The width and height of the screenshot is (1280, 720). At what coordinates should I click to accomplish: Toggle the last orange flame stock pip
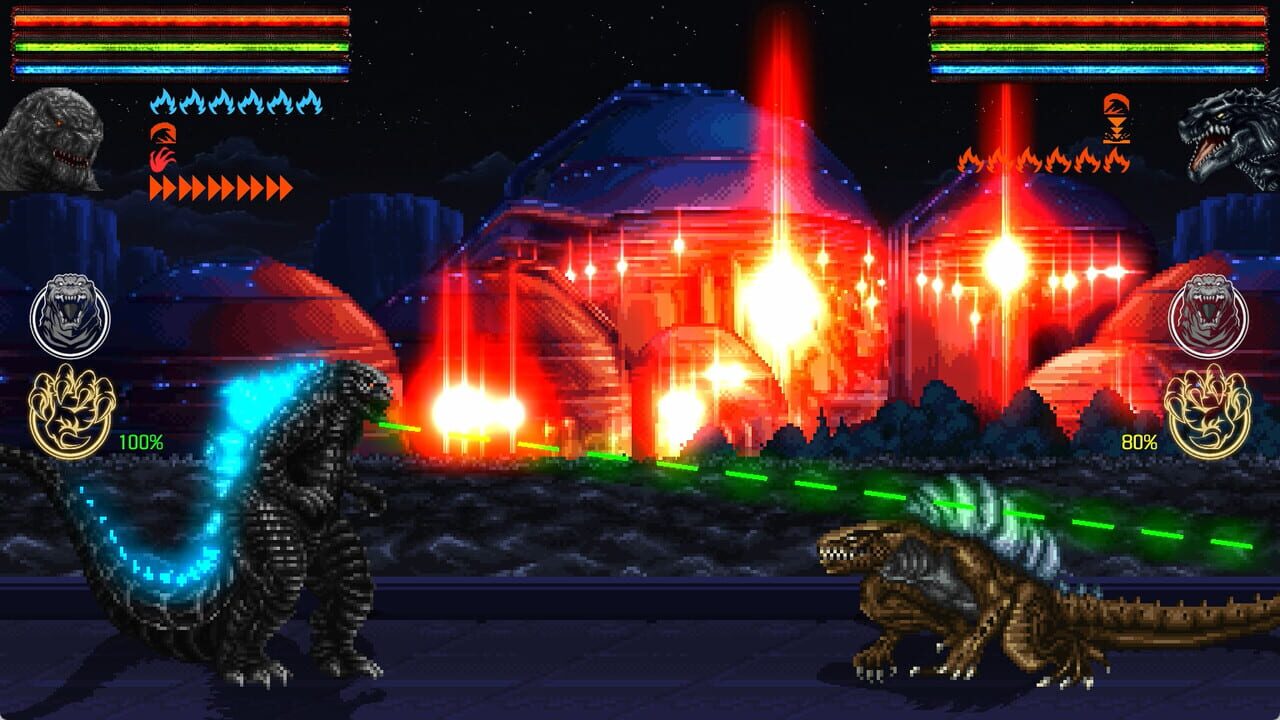[1119, 162]
